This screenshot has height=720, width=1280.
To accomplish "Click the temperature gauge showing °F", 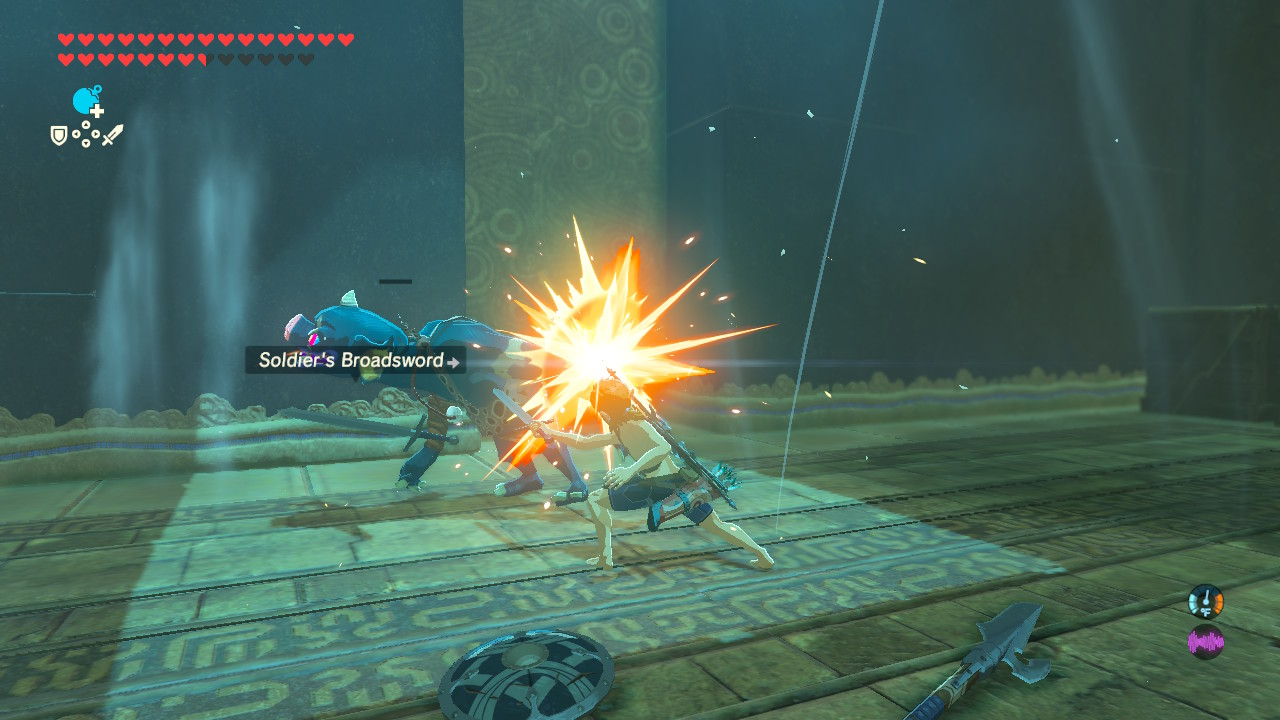I will pyautogui.click(x=1206, y=600).
